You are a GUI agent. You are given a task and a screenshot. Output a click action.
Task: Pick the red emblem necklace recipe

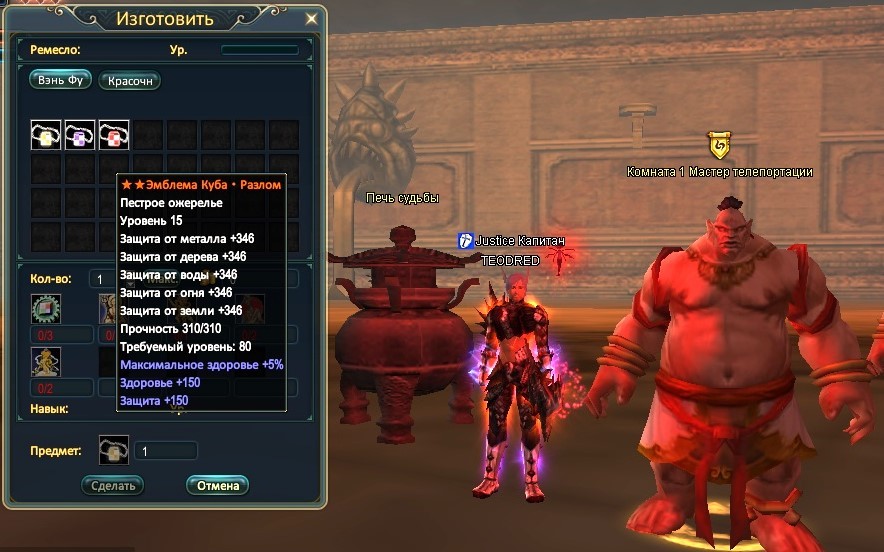pos(113,135)
